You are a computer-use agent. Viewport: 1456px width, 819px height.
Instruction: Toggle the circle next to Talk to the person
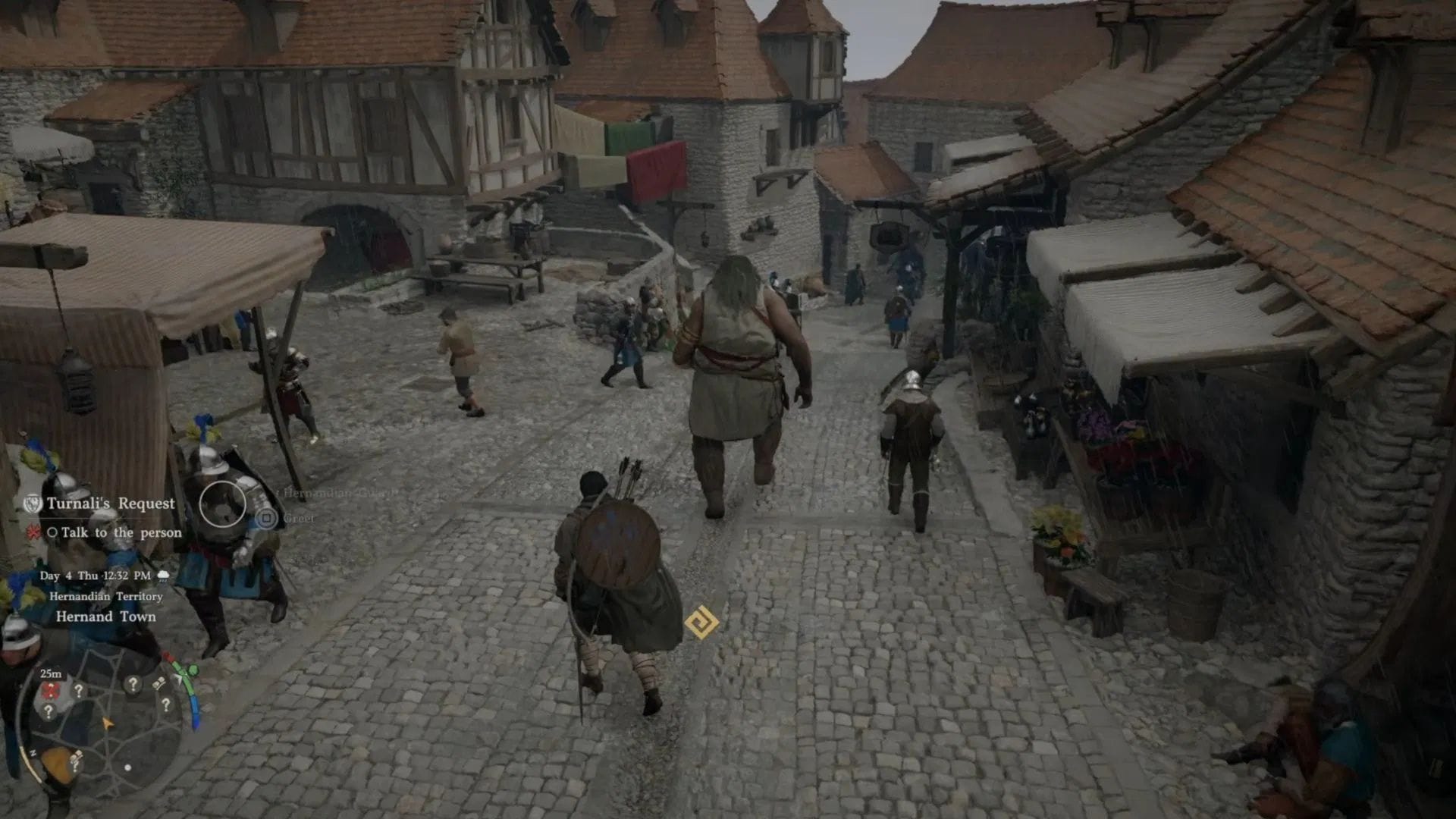click(55, 532)
